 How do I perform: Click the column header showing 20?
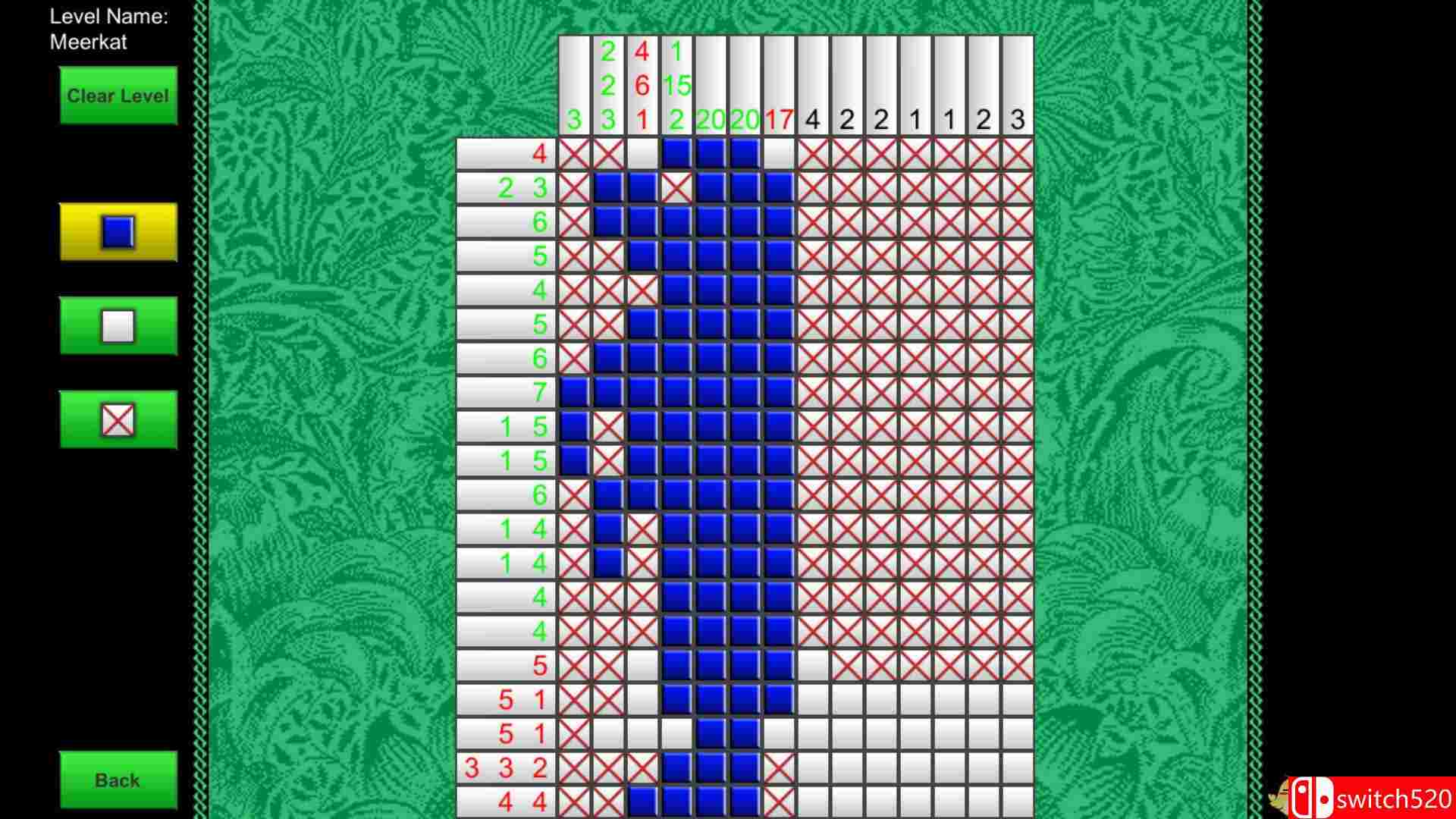(x=710, y=118)
